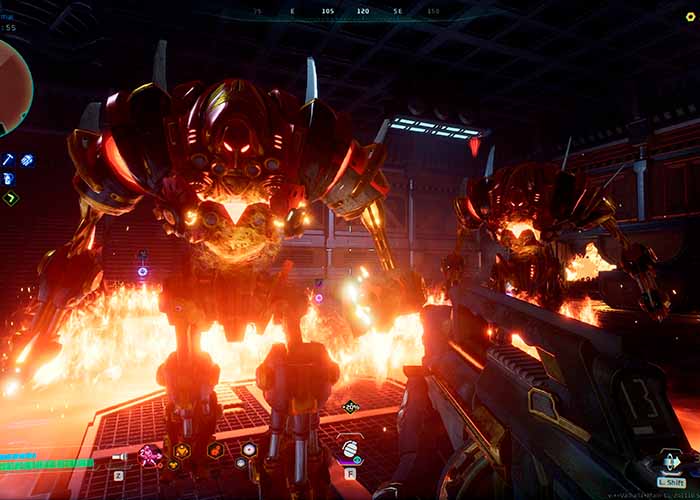
Task: Click the compass heading strip
Action: 350,12
